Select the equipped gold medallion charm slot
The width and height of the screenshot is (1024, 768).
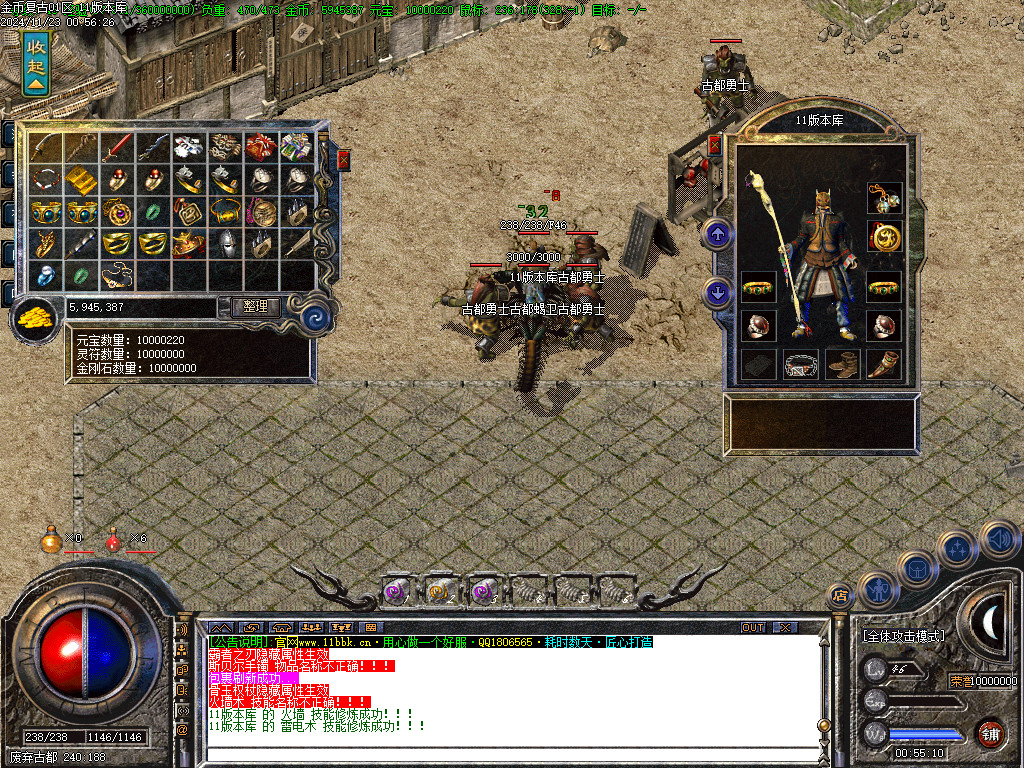click(884, 237)
